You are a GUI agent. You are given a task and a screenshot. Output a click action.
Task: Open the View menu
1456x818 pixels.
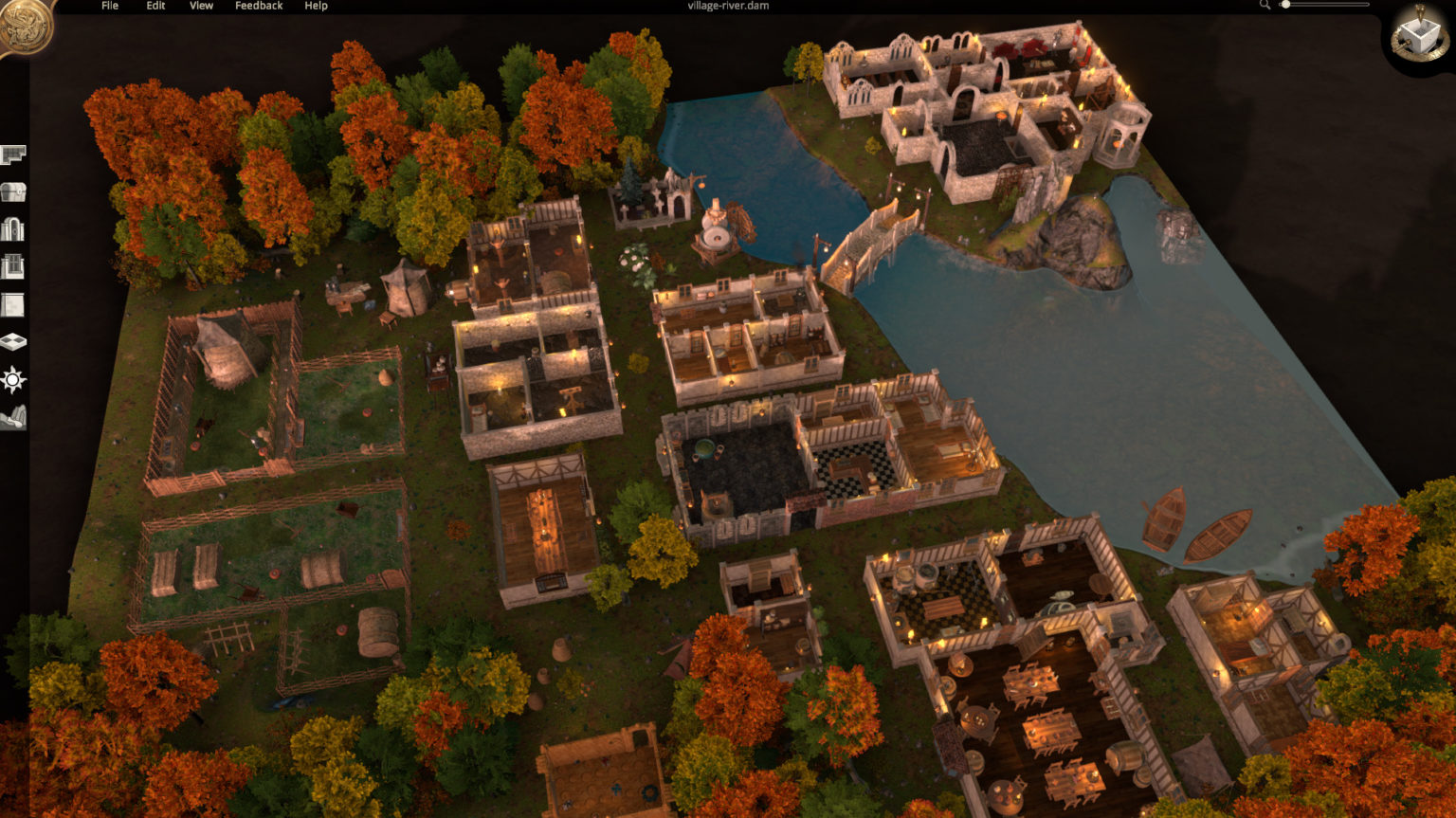(200, 6)
